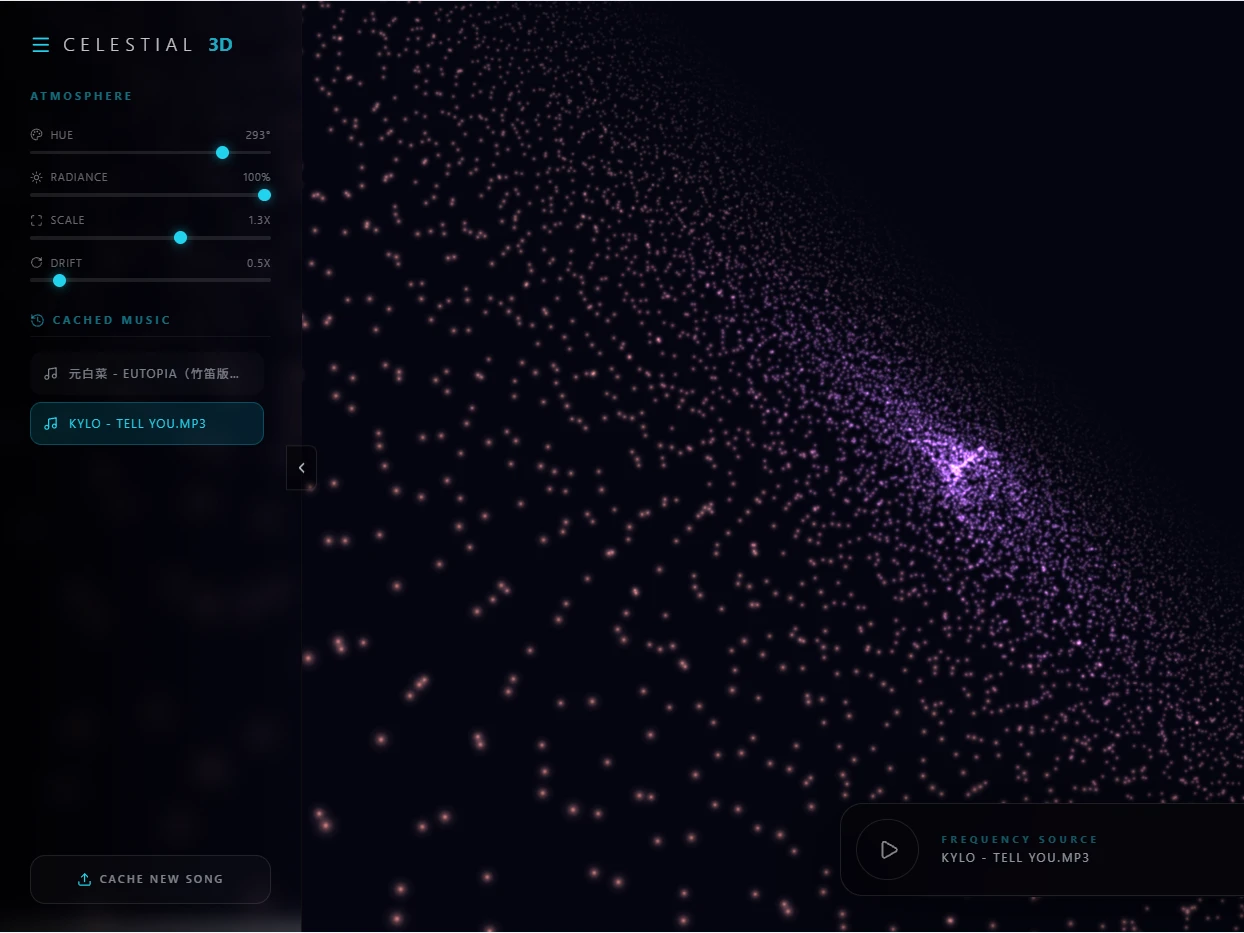
Task: Click the Hue slider handle
Action: tap(223, 152)
